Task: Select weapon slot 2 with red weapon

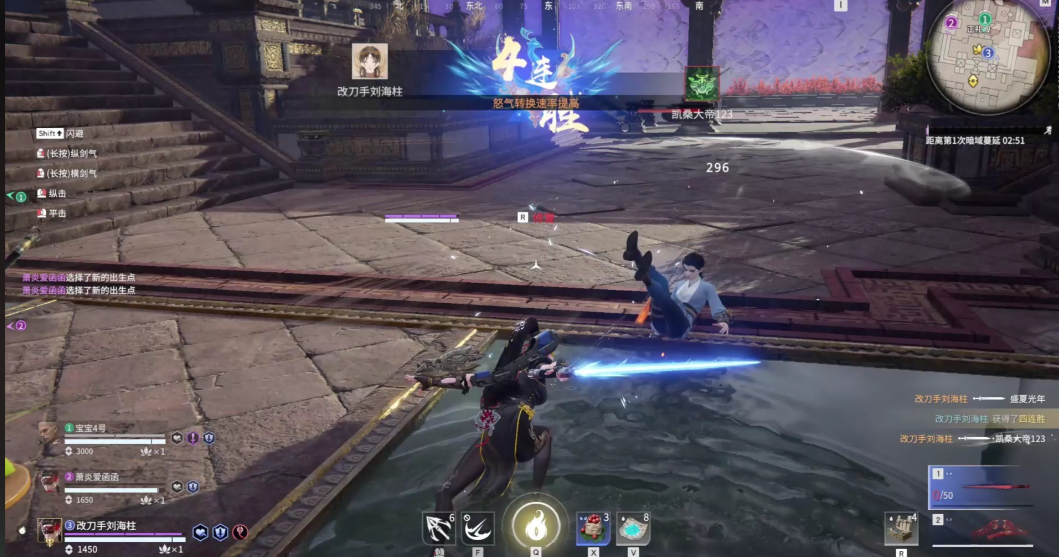Action: pos(990,530)
